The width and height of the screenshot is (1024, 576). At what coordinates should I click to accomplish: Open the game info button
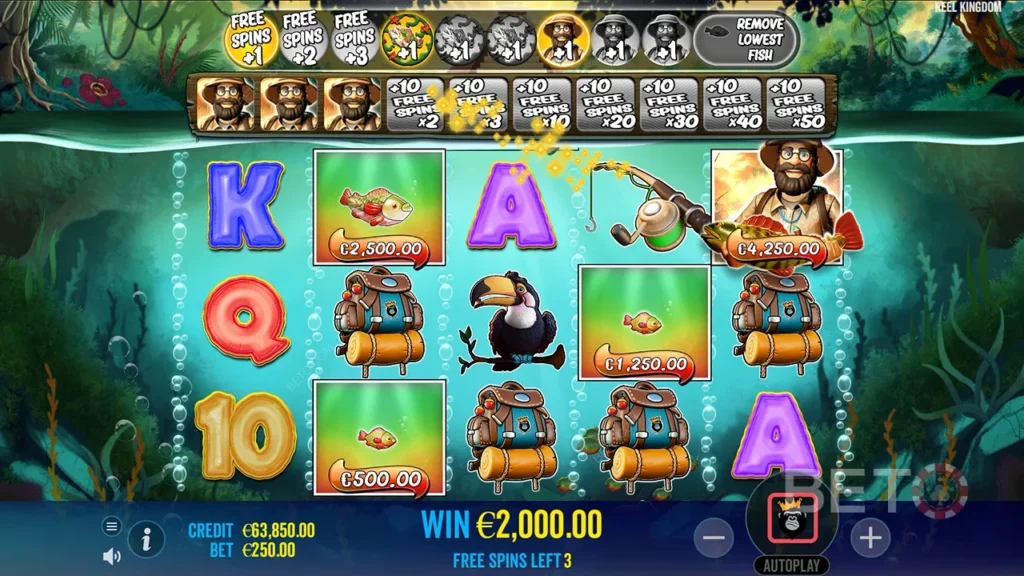coord(146,540)
